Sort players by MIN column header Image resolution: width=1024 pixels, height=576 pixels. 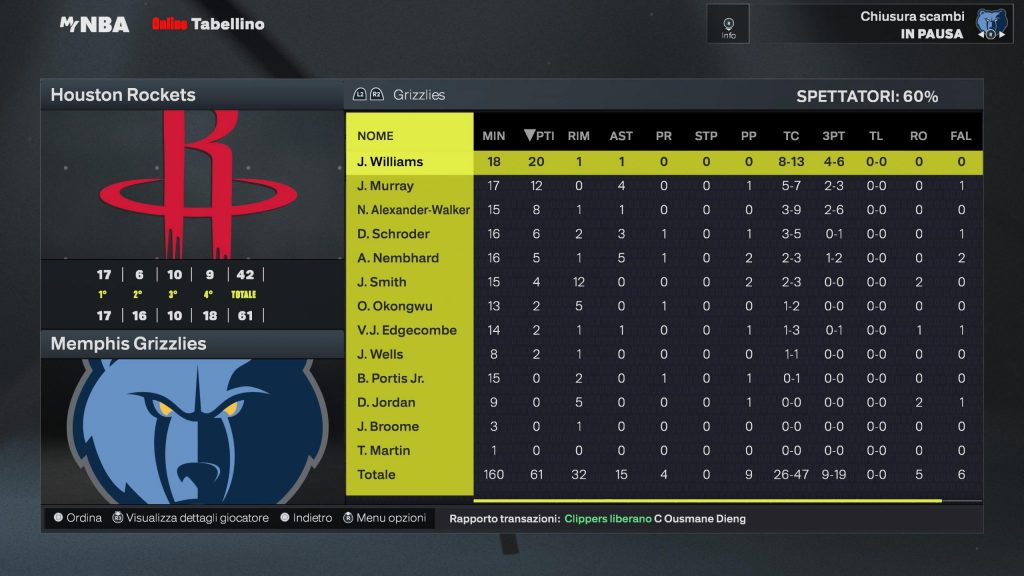pos(494,136)
